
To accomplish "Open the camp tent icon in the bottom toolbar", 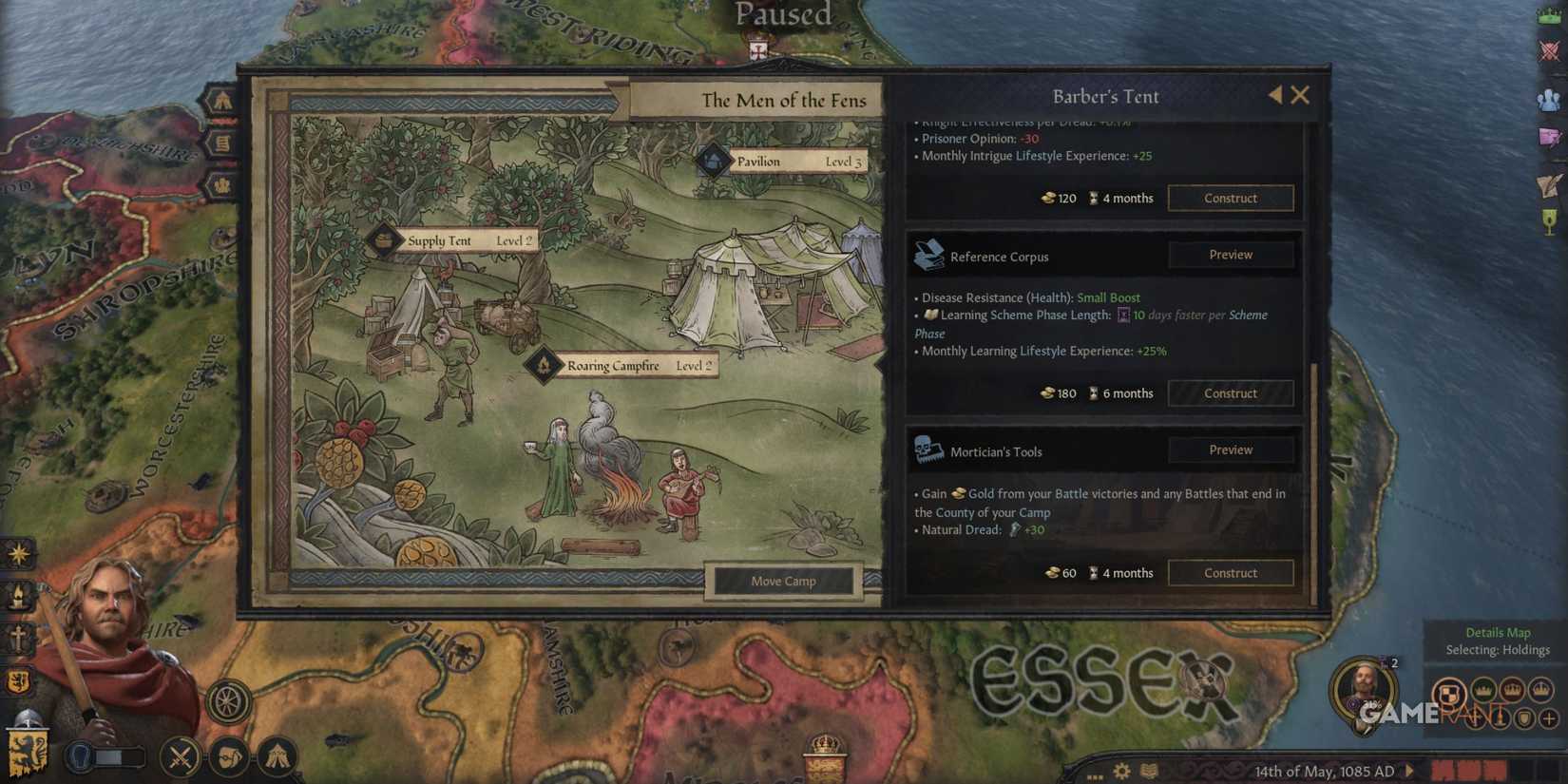I will (277, 754).
